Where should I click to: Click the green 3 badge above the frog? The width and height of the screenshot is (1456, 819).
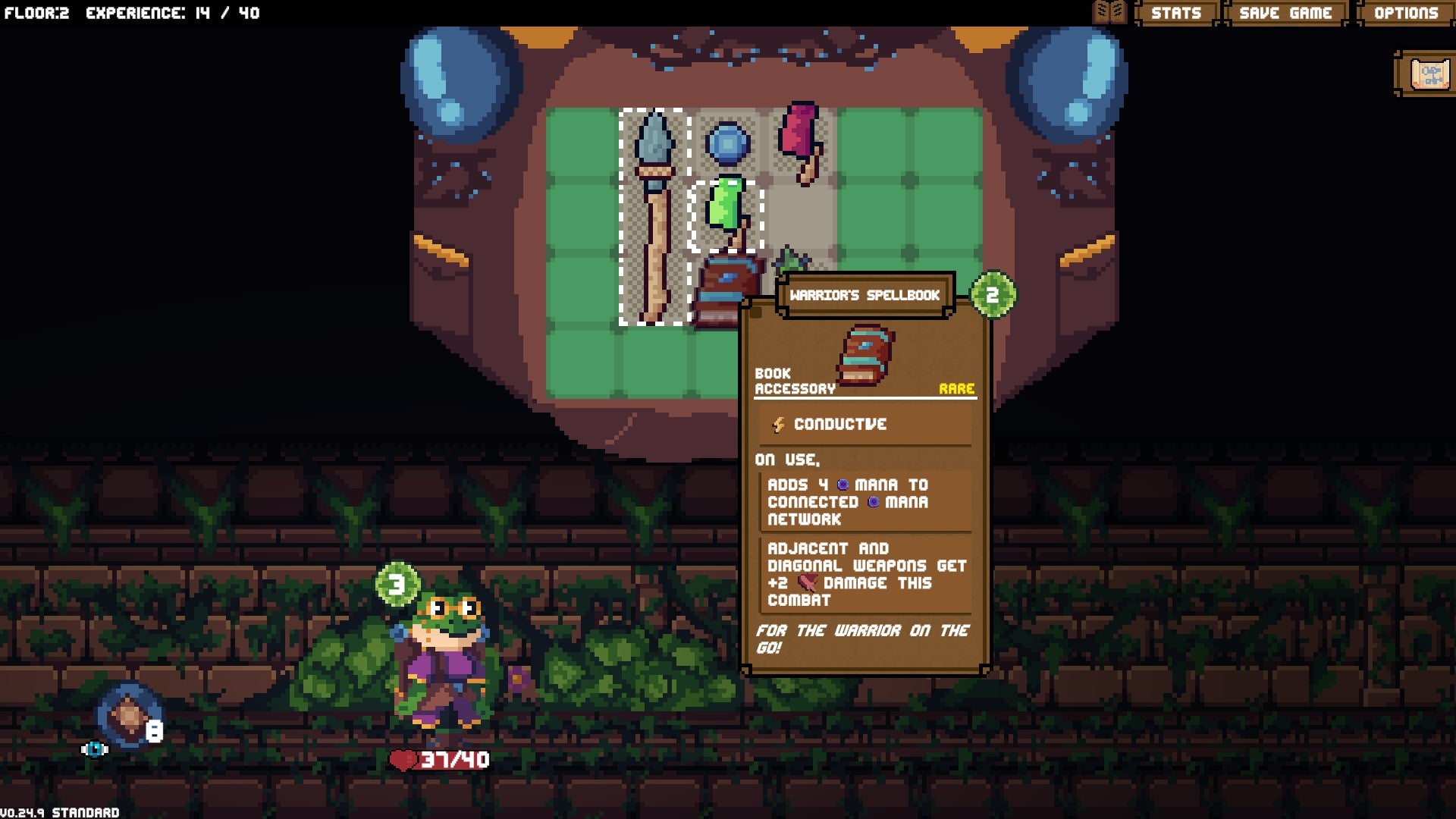(397, 584)
